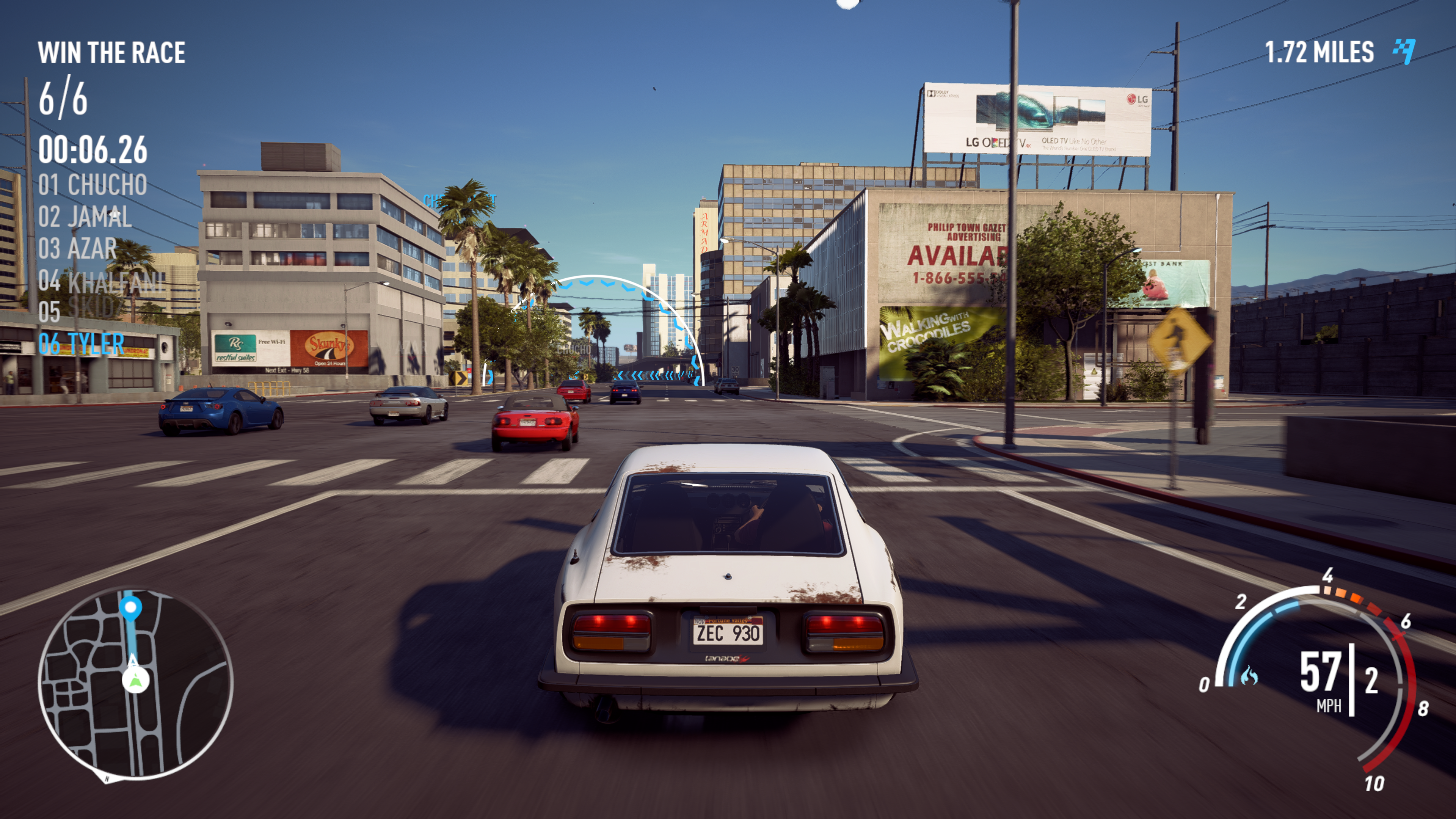Pick 03 AZAR from the leaderboard
This screenshot has height=819, width=1456.
coord(77,249)
